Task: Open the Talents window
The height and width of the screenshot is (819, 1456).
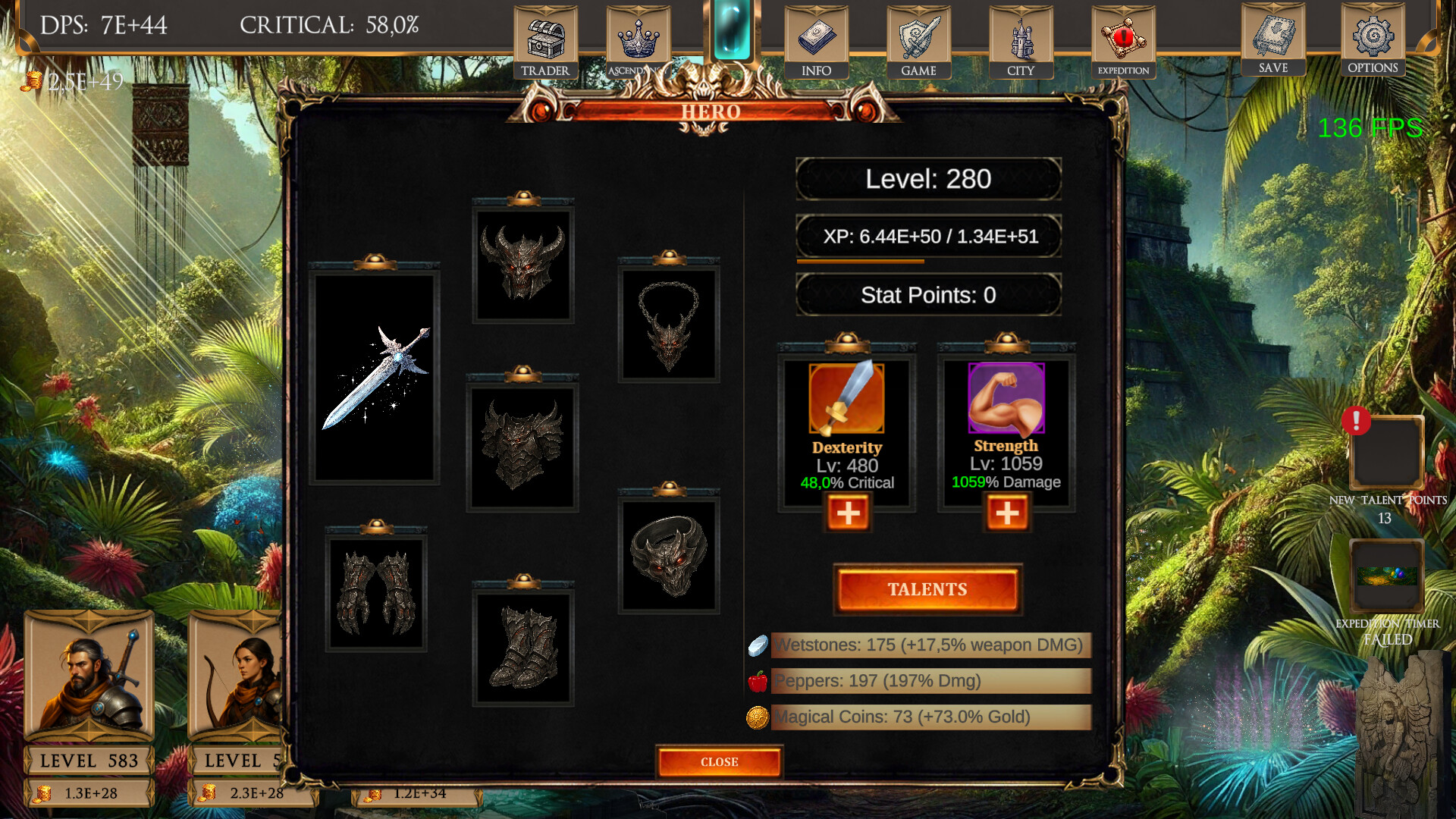Action: point(927,589)
